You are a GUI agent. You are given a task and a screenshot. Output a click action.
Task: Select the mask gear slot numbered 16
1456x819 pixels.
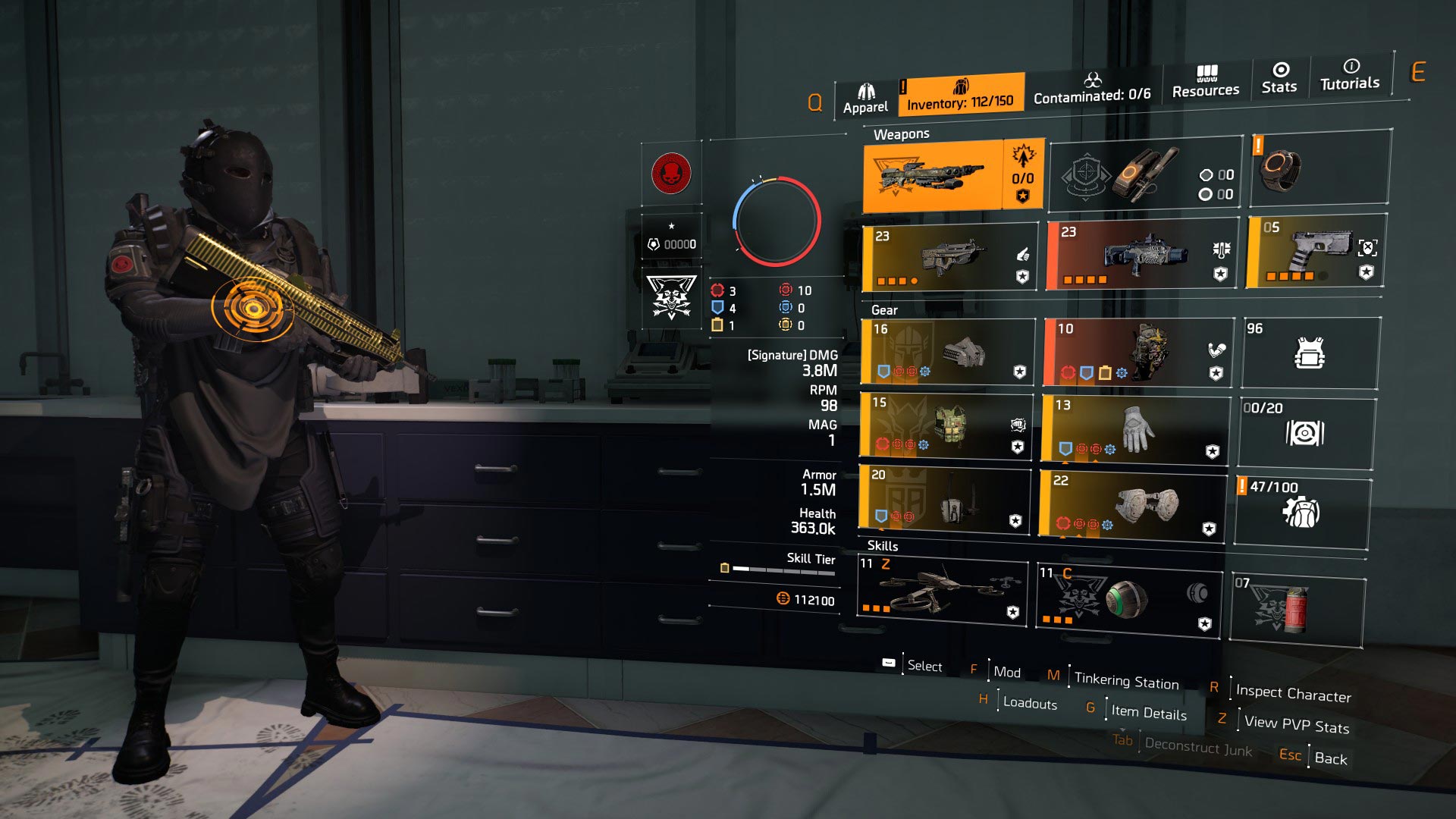pyautogui.click(x=948, y=352)
